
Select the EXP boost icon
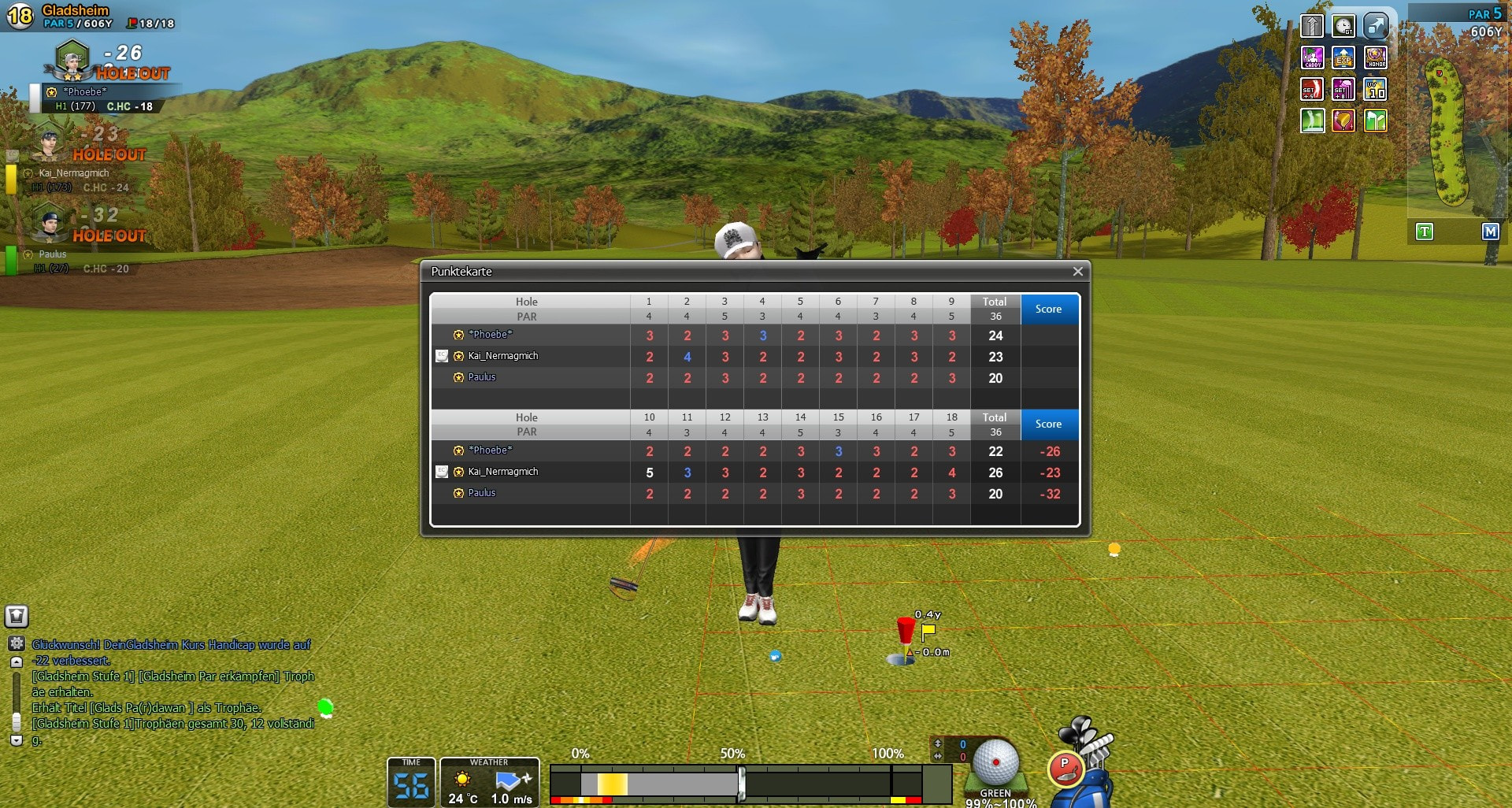click(x=1343, y=57)
